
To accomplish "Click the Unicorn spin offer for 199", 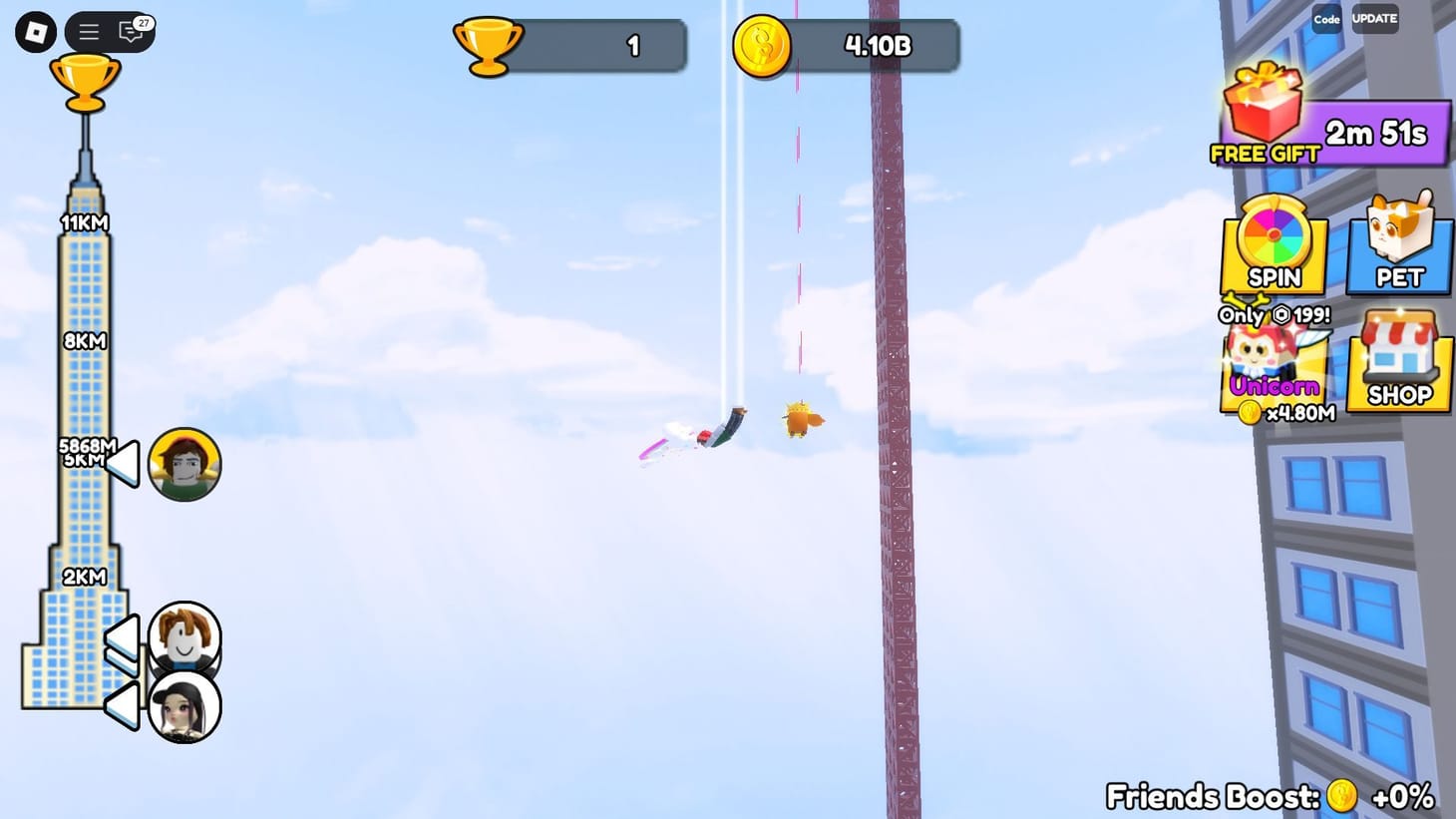I will 1274,315.
